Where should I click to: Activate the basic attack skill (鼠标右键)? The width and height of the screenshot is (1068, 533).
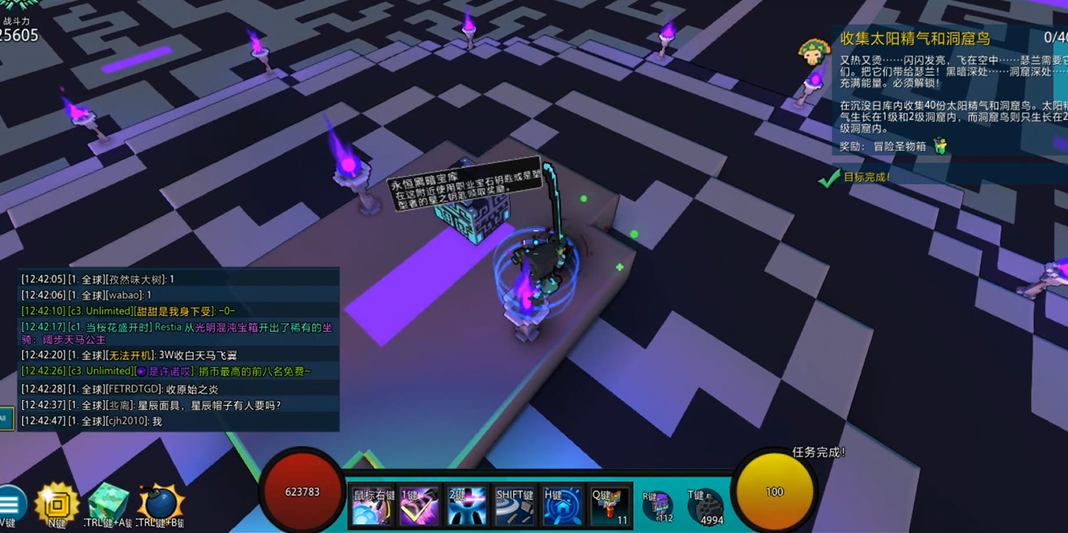click(x=372, y=507)
